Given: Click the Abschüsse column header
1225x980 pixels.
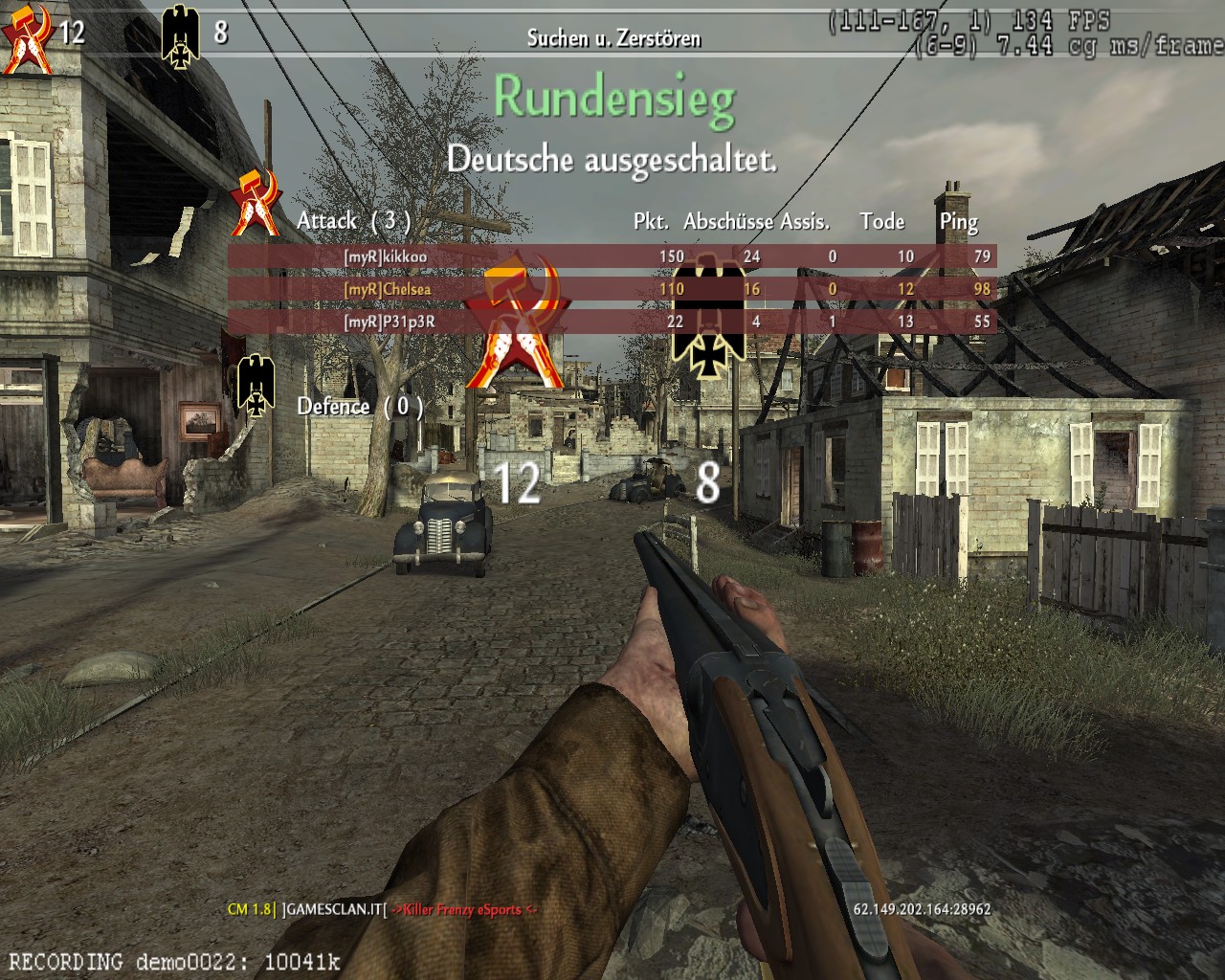Looking at the screenshot, I should coord(727,222).
